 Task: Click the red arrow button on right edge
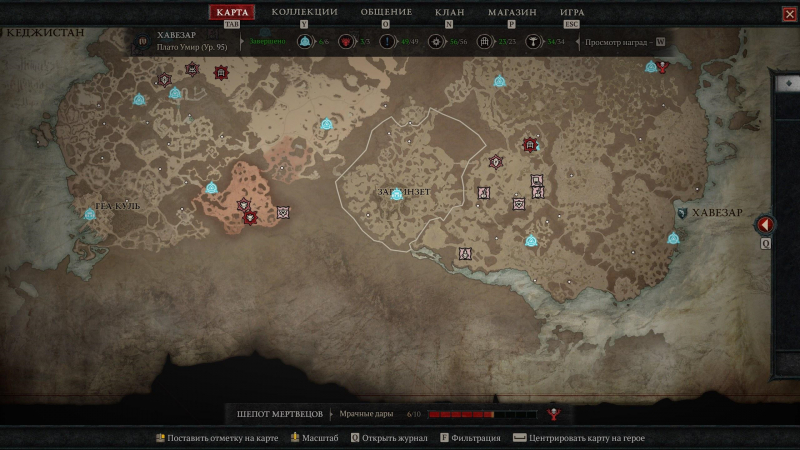tap(766, 225)
